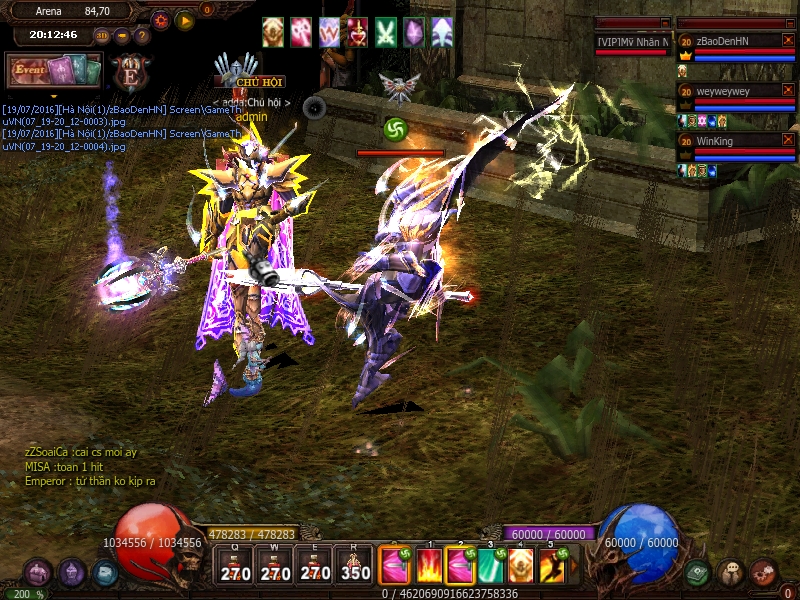Viewport: 800px width, 600px height.
Task: Click the blue chat bubble button at the bottom left
Action: [x=105, y=573]
